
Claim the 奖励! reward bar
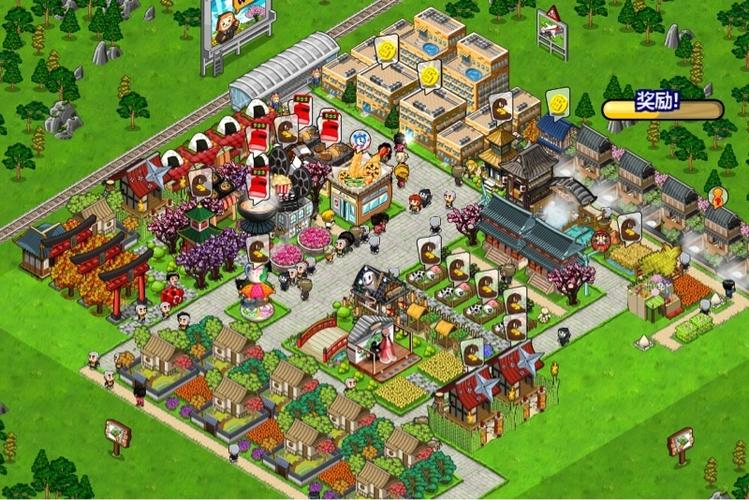click(657, 102)
